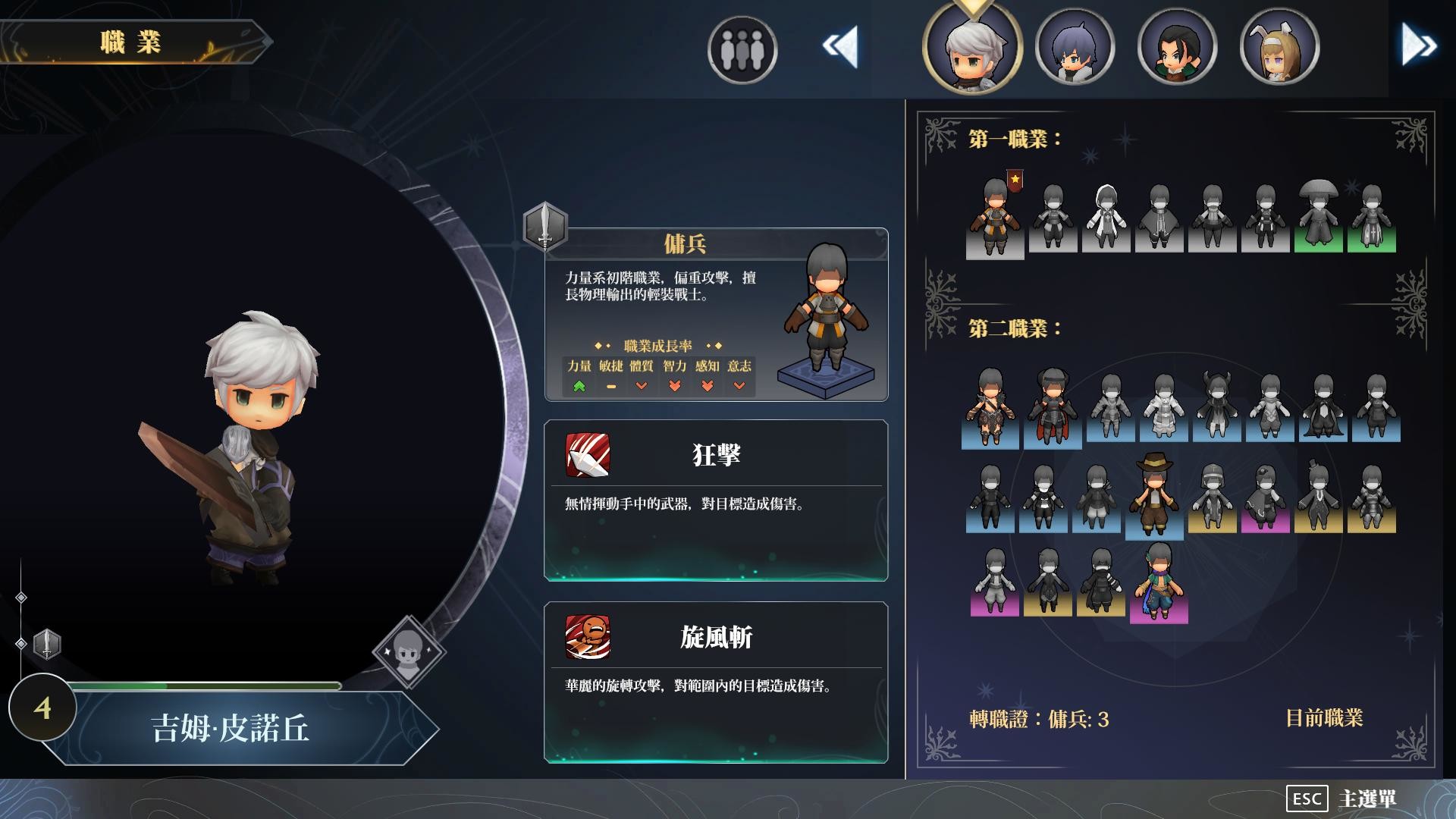Select the bunny-eared character portrait

(x=1280, y=47)
